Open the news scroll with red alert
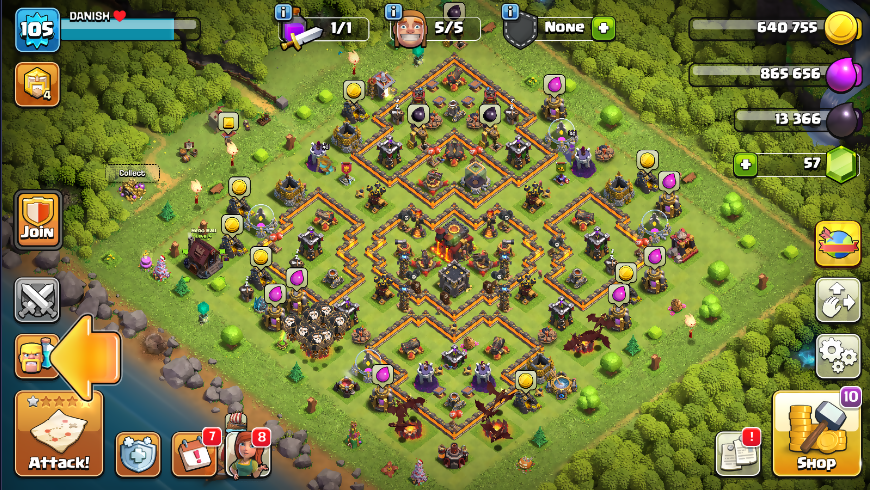This screenshot has height=490, width=870. pos(737,454)
